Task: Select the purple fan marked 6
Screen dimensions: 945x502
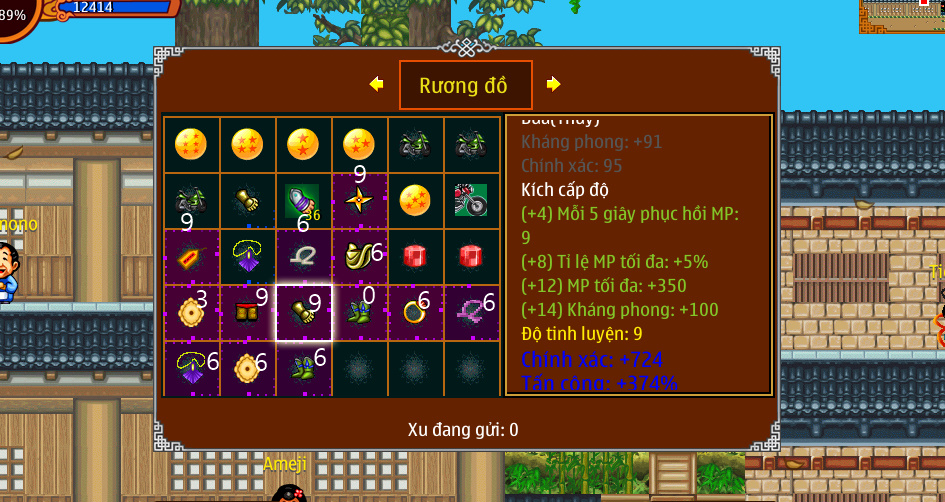Action: pyautogui.click(x=191, y=369)
